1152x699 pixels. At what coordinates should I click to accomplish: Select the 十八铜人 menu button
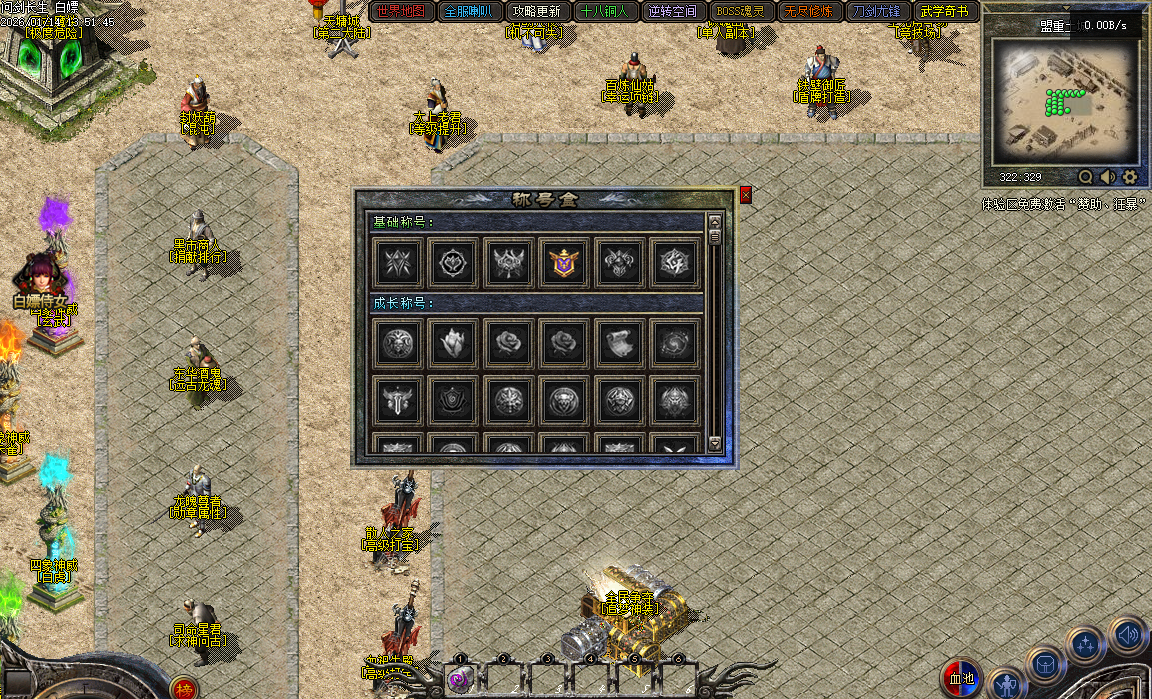click(604, 12)
